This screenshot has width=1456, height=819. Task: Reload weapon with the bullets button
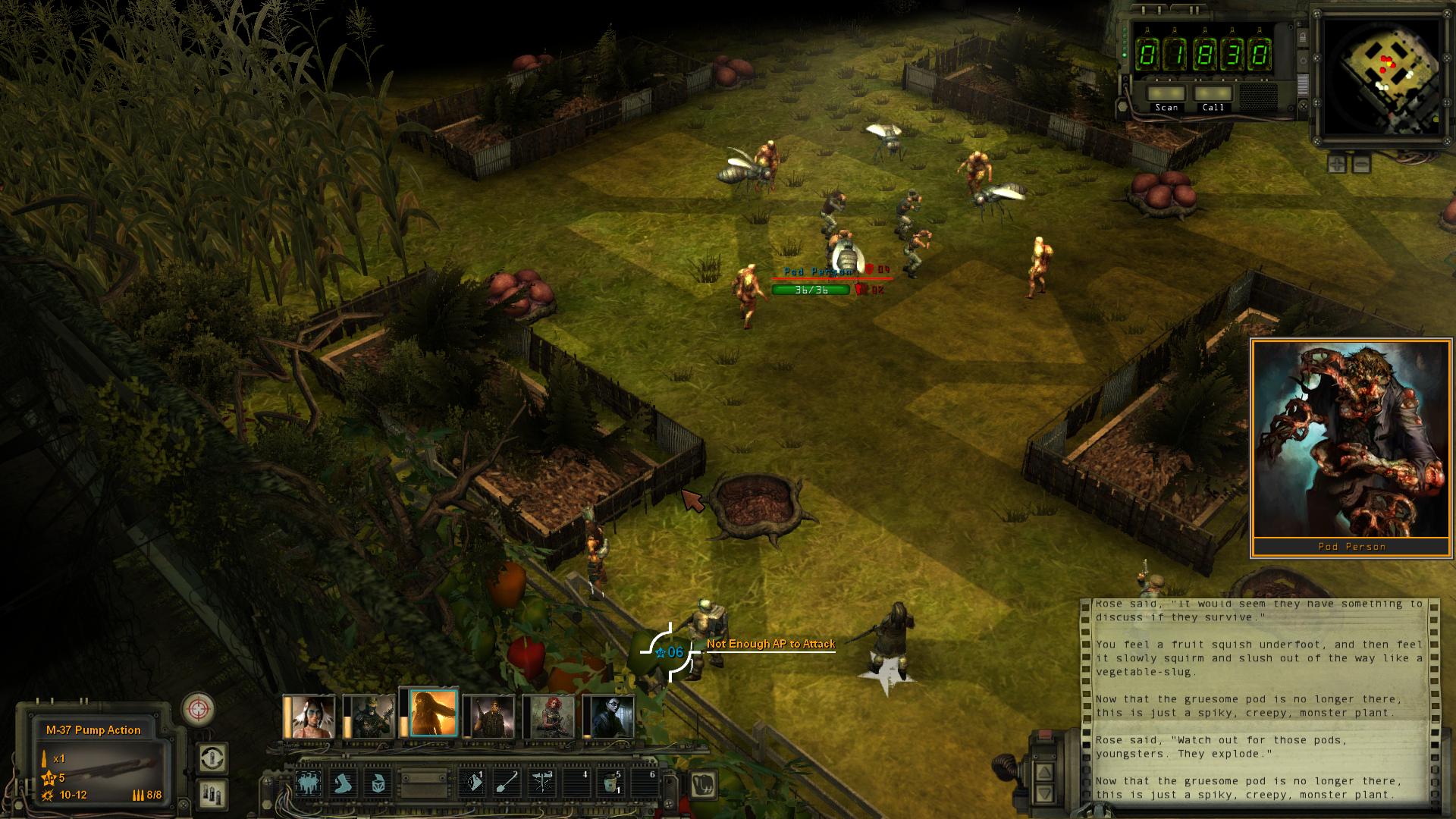point(213,793)
